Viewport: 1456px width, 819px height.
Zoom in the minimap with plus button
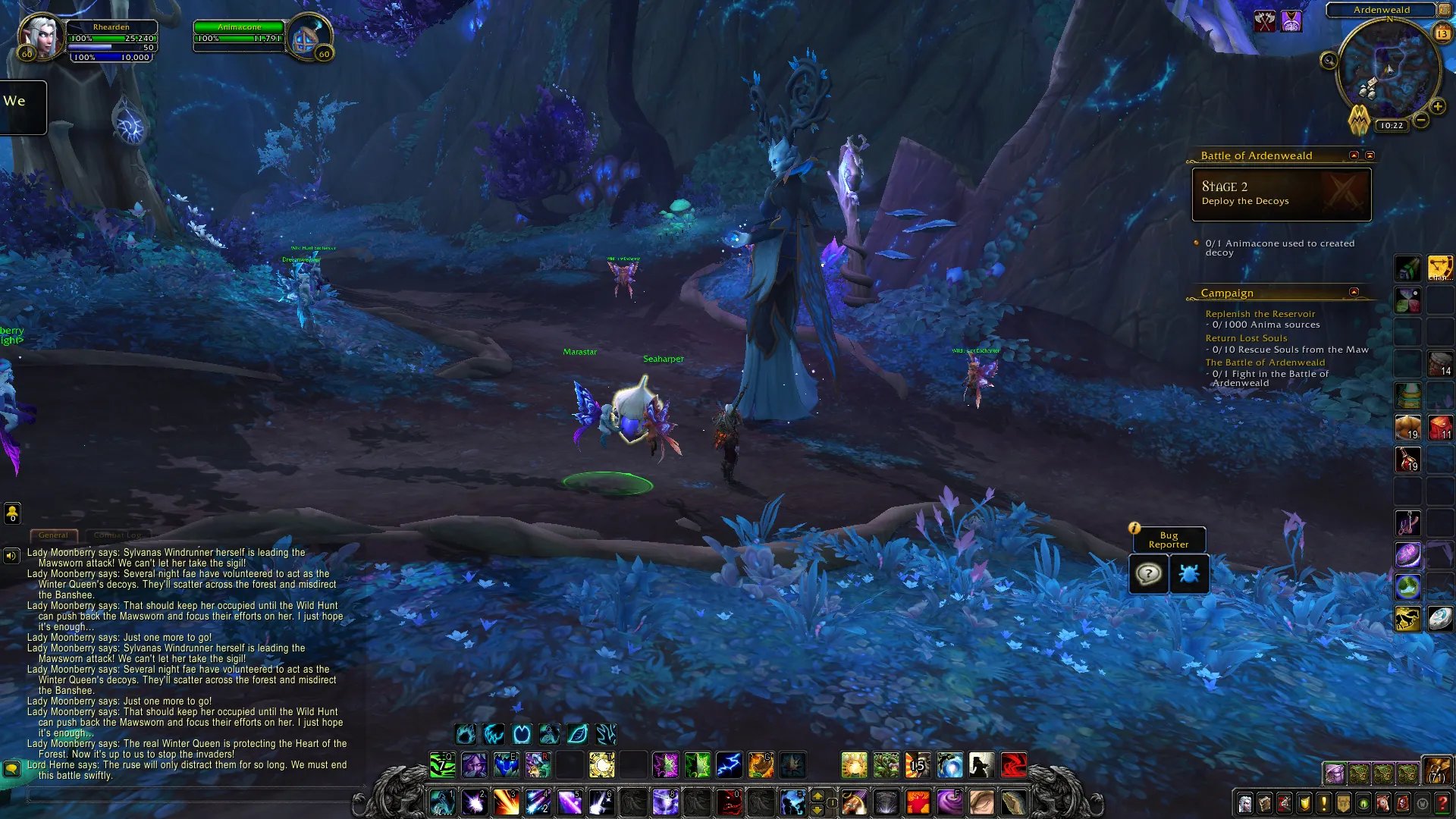(1437, 107)
